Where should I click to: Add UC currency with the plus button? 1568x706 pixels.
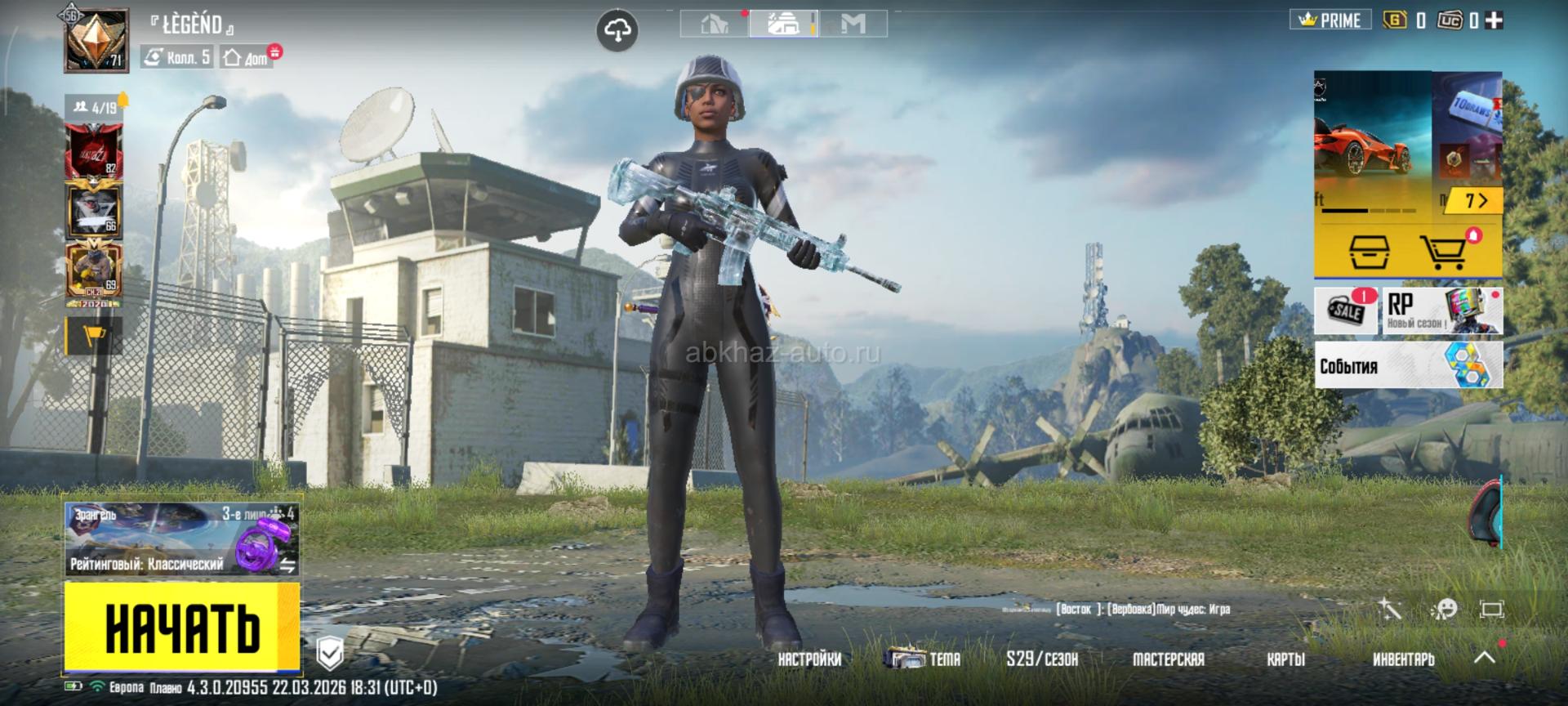pyautogui.click(x=1494, y=20)
